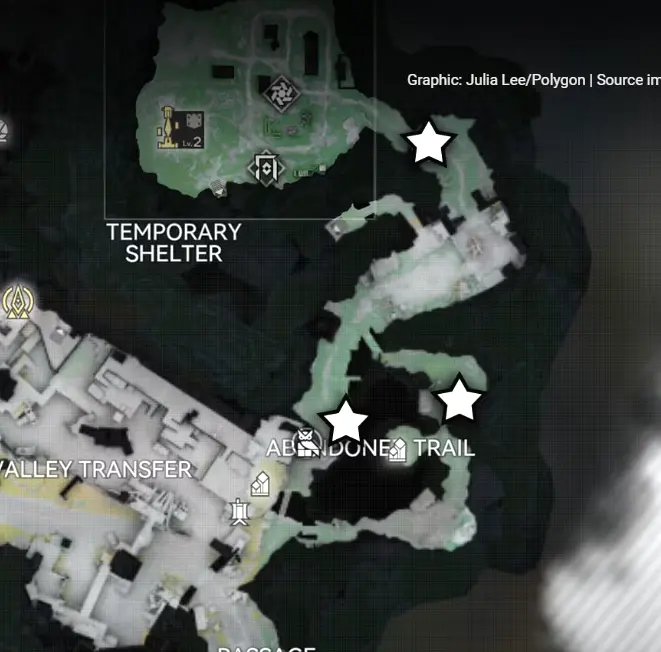This screenshot has height=652, width=661.
Task: Select the banner diamond marker in Temporary Shelter
Action: (x=265, y=167)
